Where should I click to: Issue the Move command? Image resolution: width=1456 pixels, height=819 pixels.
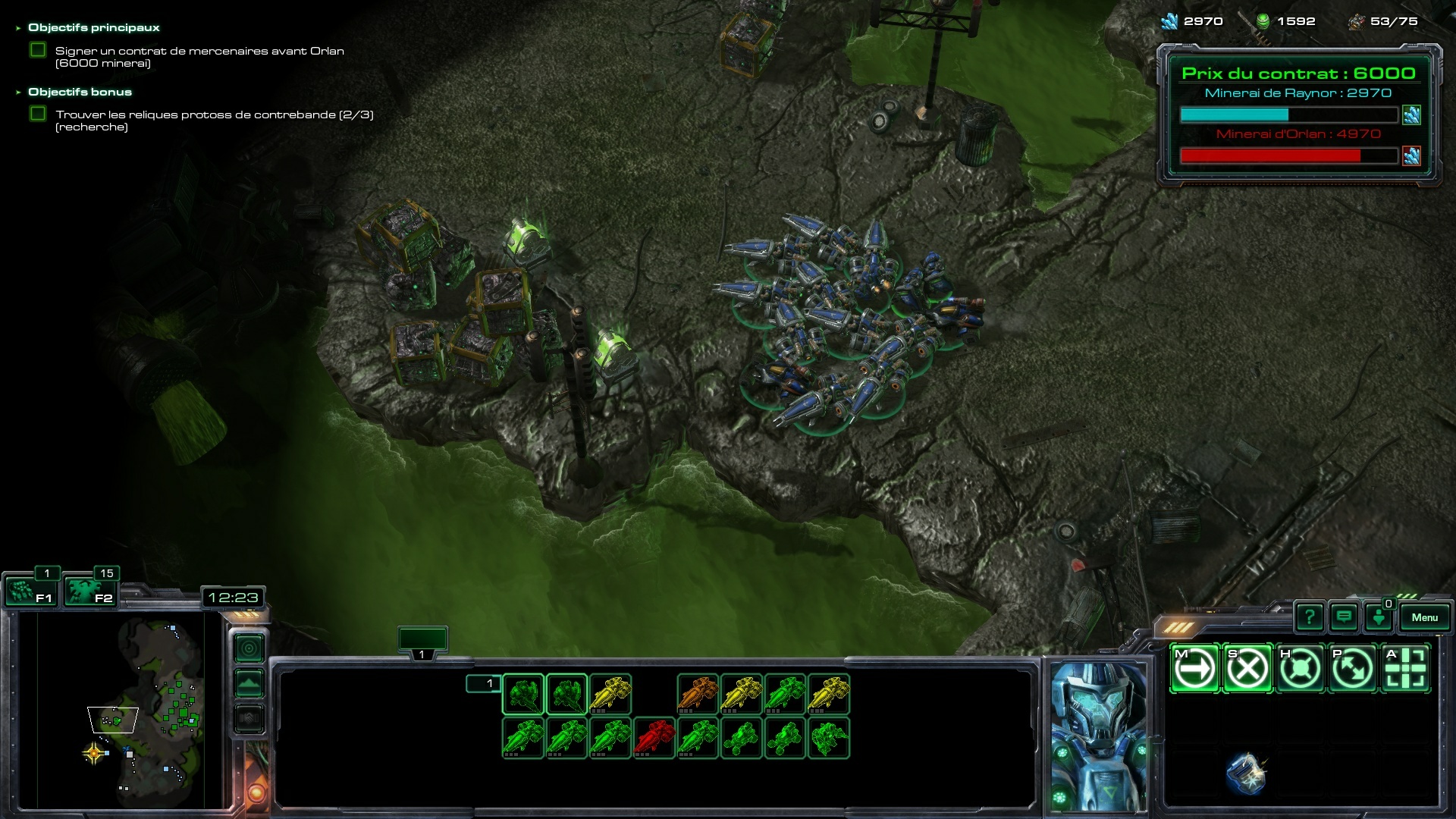tap(1194, 669)
